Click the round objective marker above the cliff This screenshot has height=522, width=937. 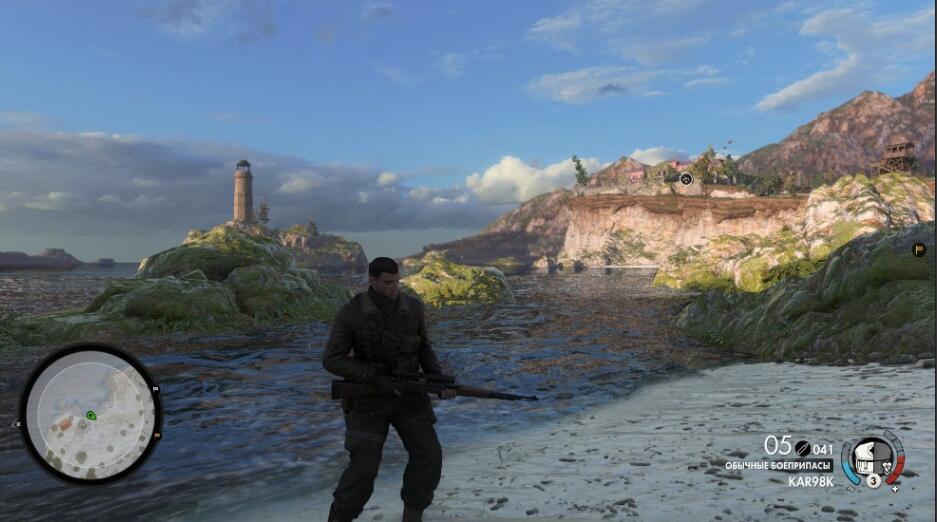pos(686,179)
